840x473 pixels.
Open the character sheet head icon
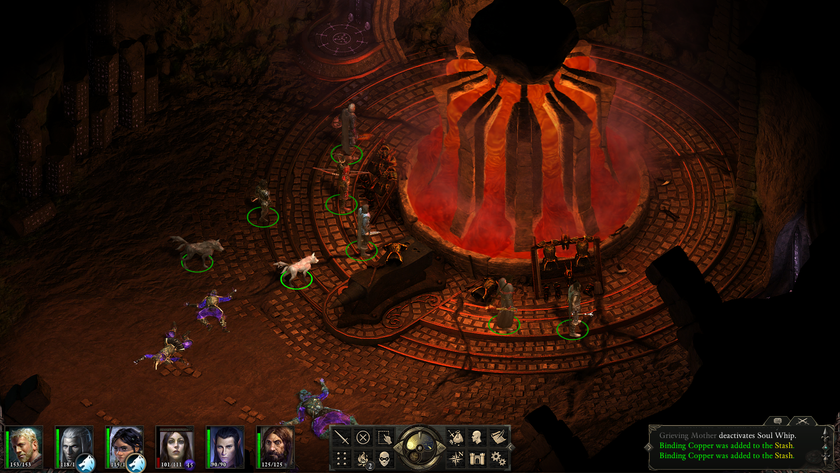pyautogui.click(x=477, y=437)
